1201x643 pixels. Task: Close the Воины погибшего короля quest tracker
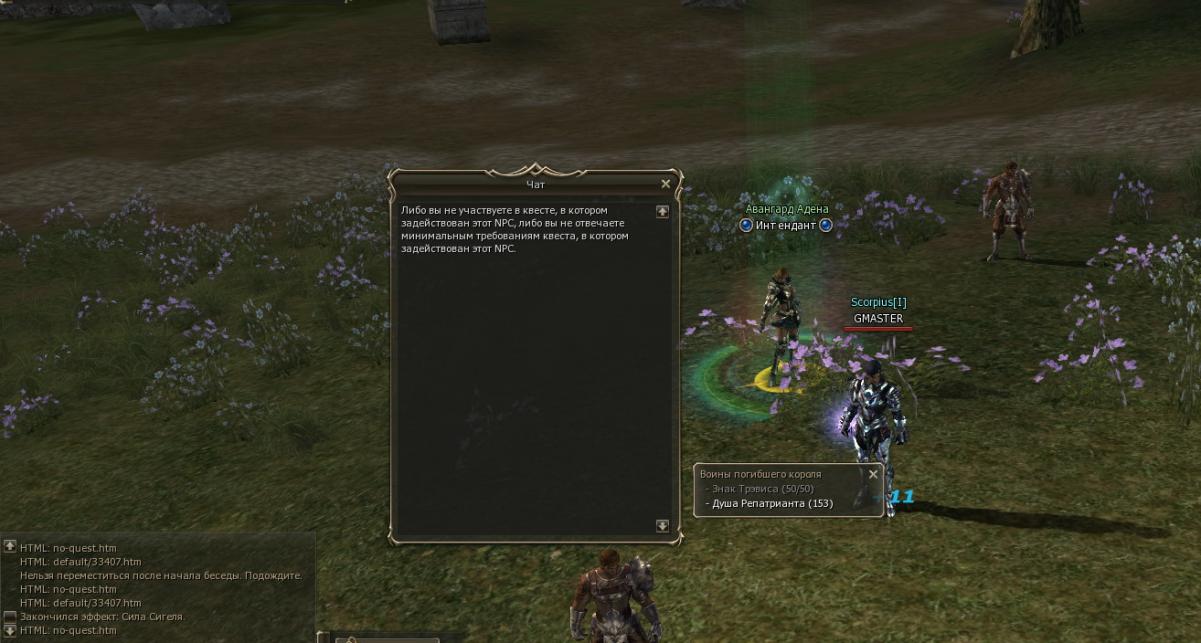(873, 475)
